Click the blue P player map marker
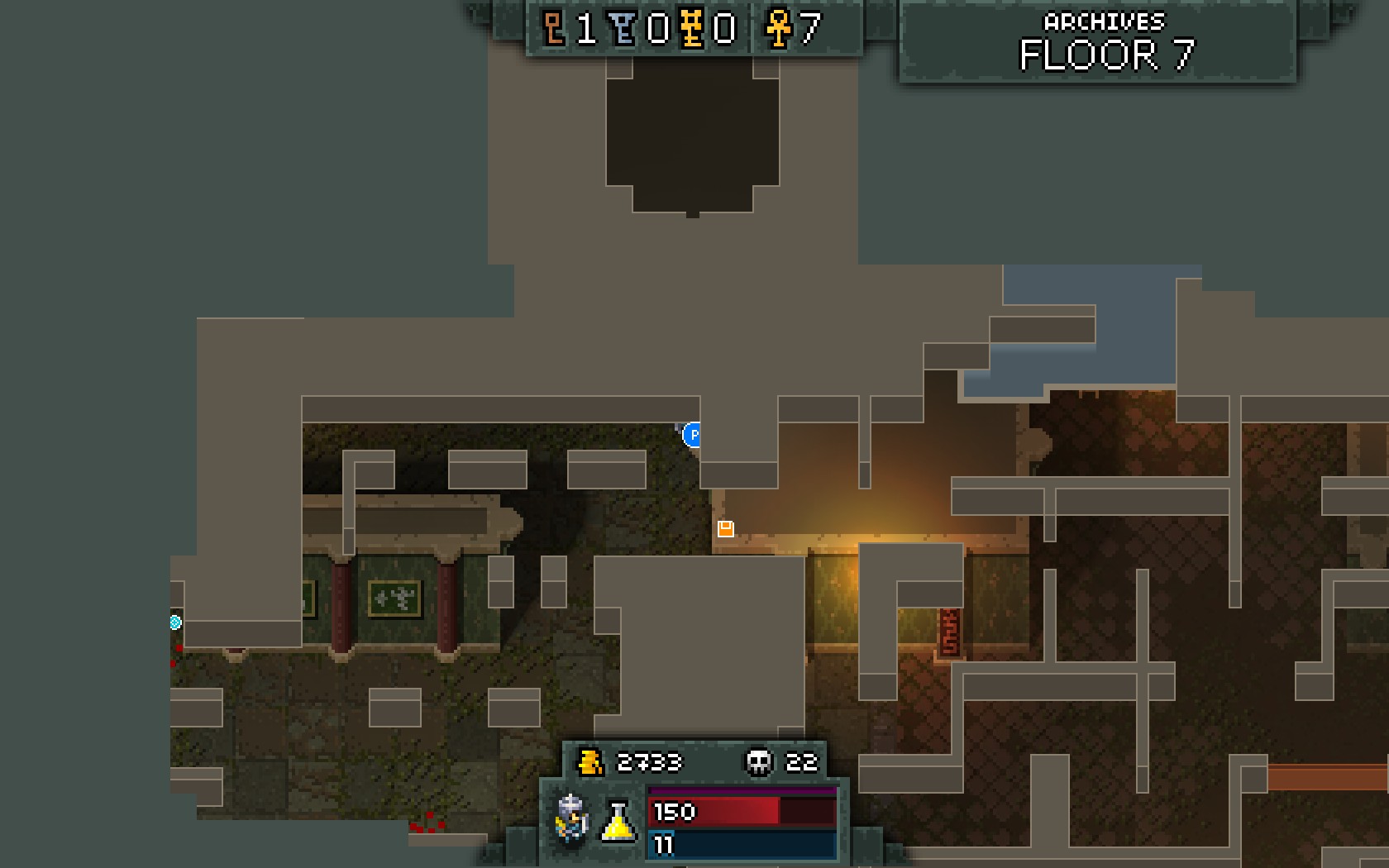 [x=693, y=434]
